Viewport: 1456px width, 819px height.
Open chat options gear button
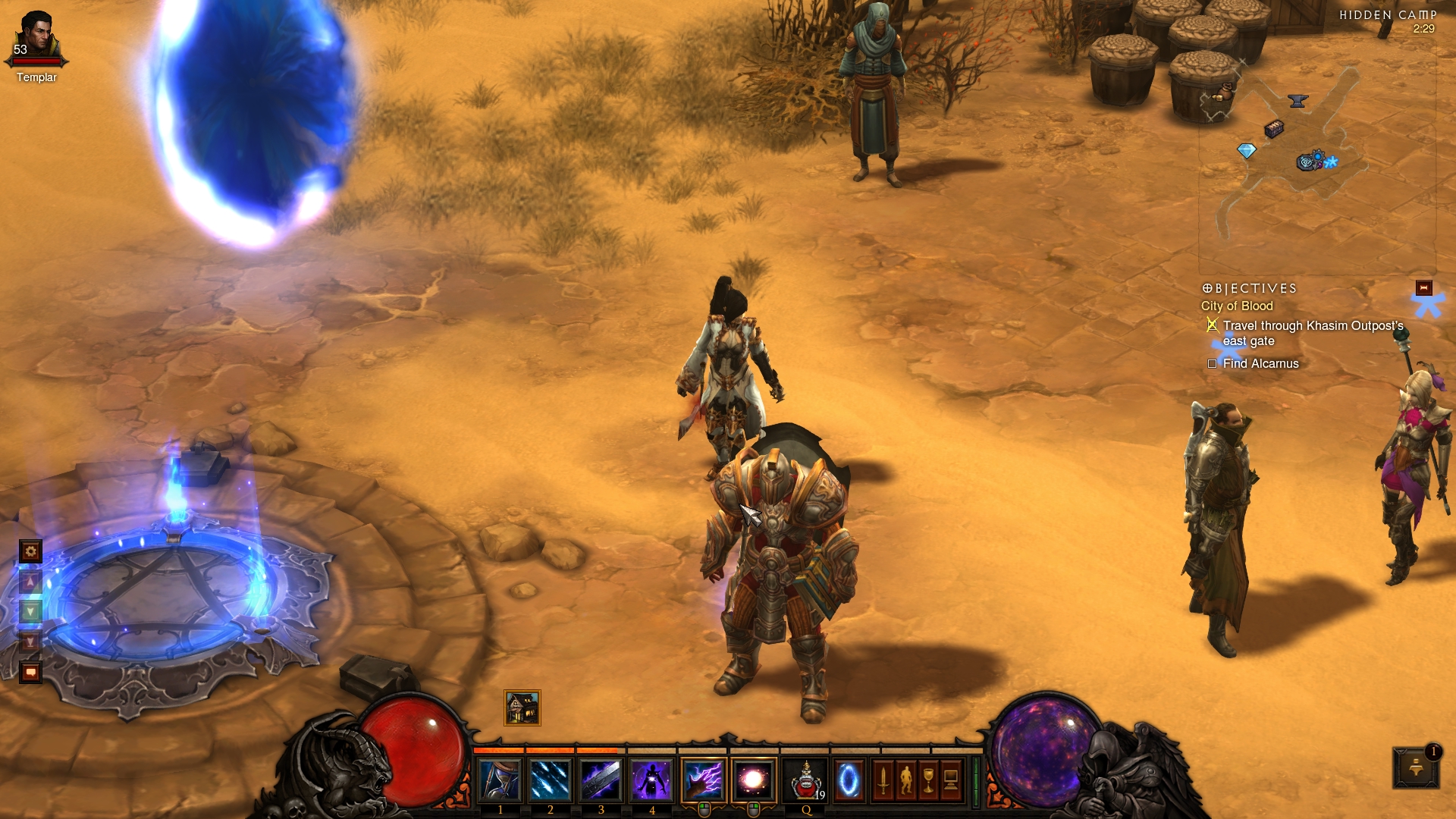[x=30, y=551]
